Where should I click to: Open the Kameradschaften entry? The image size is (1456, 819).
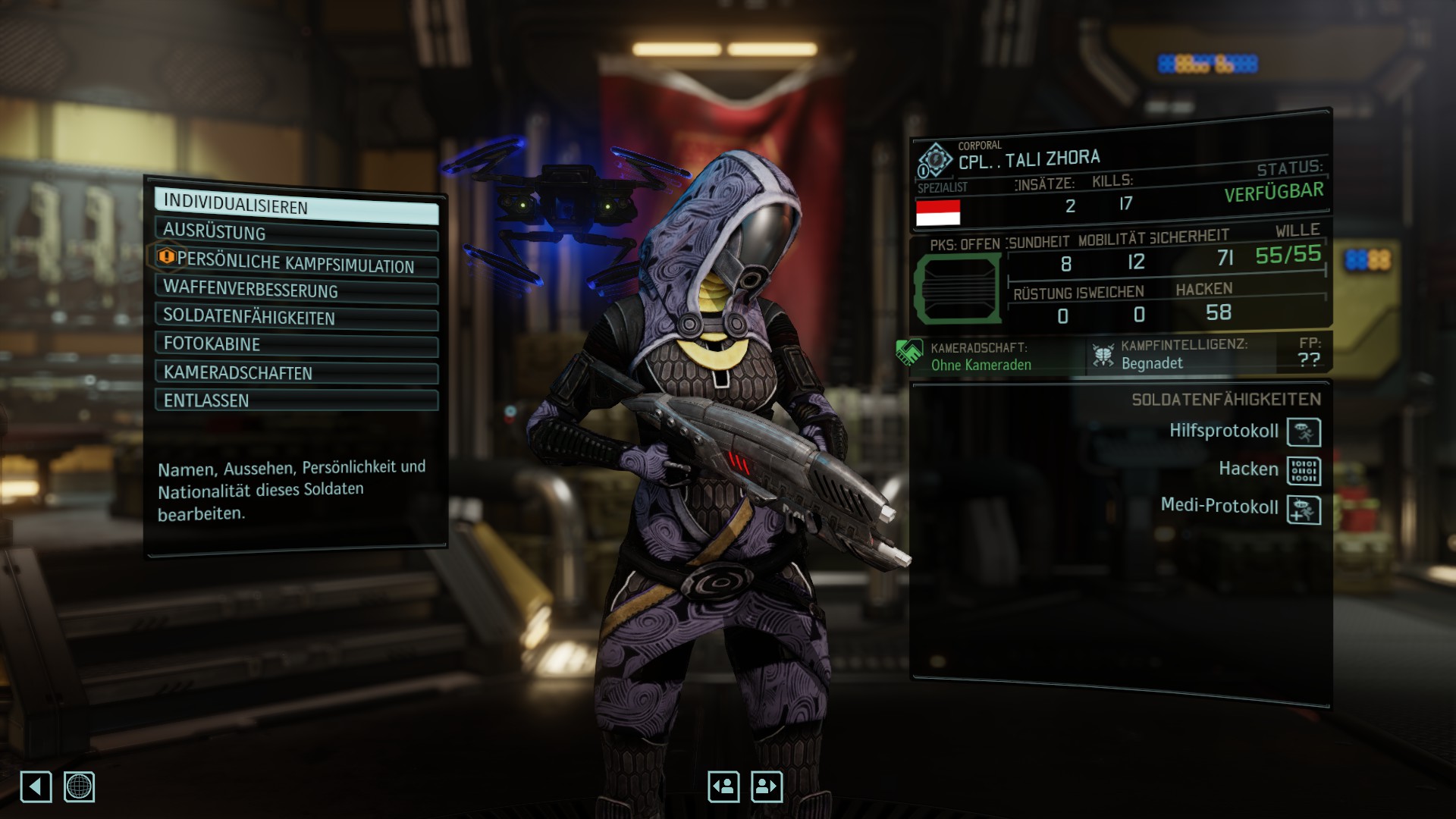coord(296,373)
